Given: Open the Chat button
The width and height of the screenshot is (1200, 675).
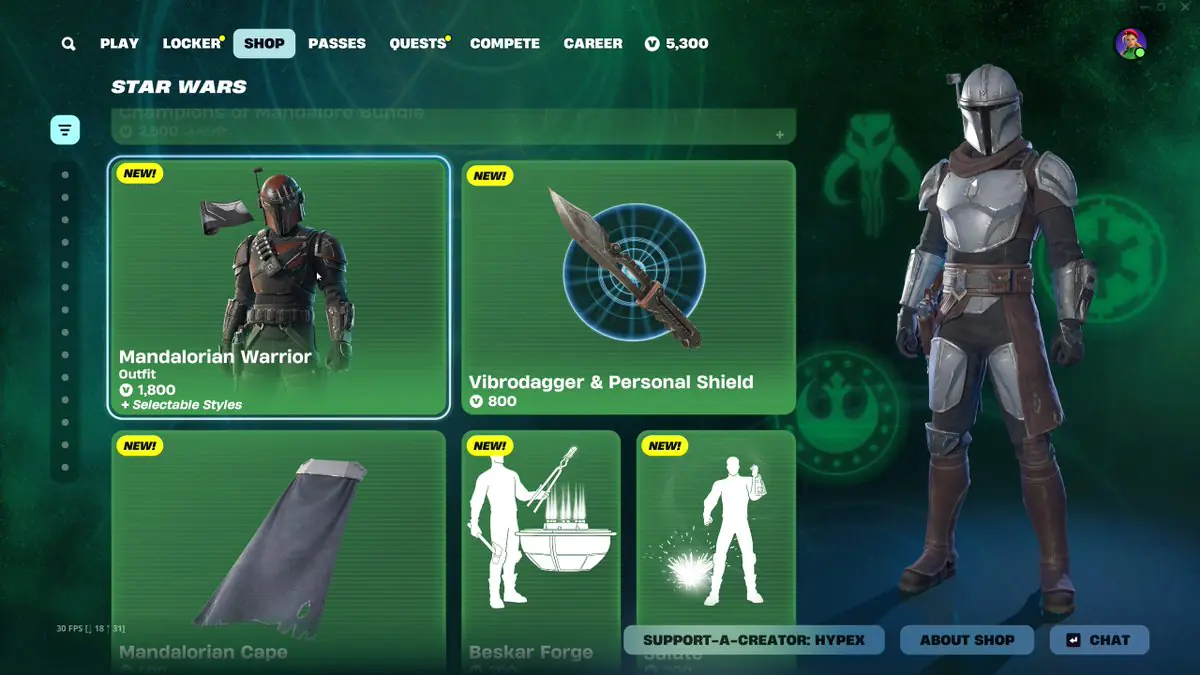Looking at the screenshot, I should pyautogui.click(x=1099, y=640).
